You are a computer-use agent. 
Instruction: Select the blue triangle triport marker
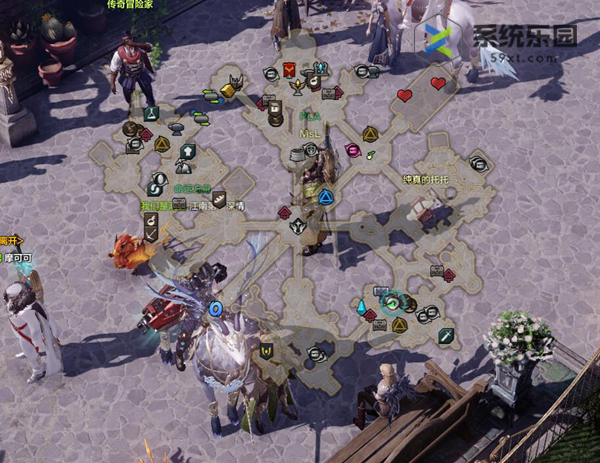325,196
